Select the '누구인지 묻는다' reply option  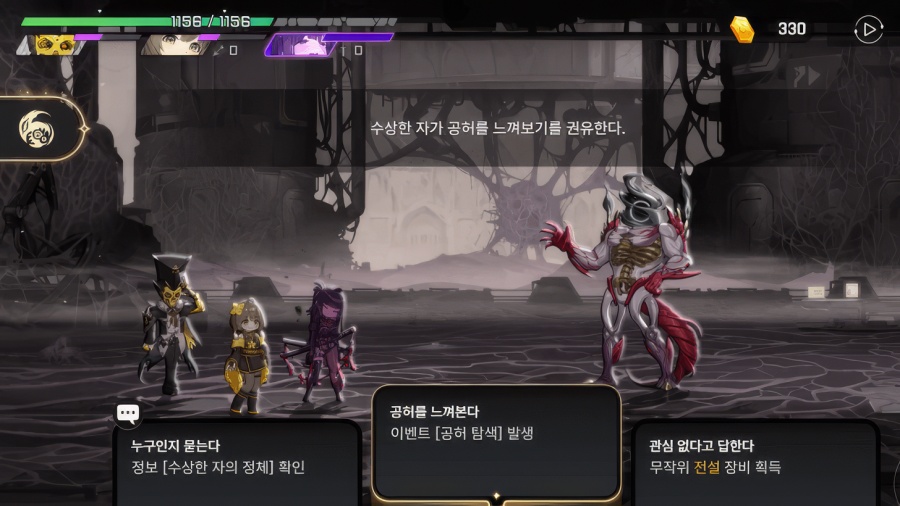coord(236,460)
